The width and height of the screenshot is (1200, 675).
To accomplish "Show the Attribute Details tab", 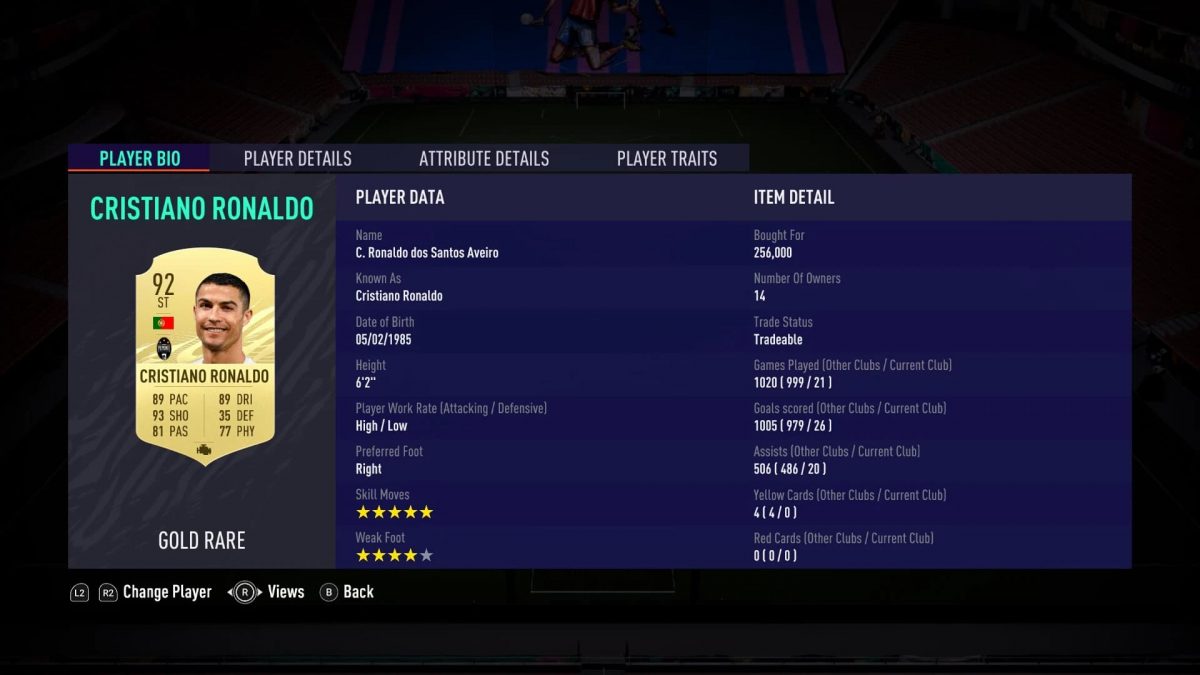I will [x=484, y=158].
